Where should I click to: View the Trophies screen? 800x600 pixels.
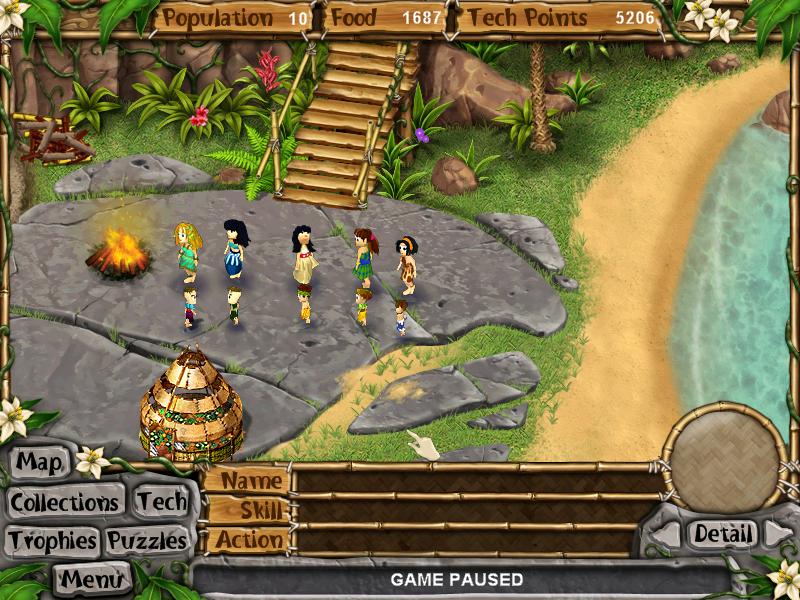click(x=52, y=541)
